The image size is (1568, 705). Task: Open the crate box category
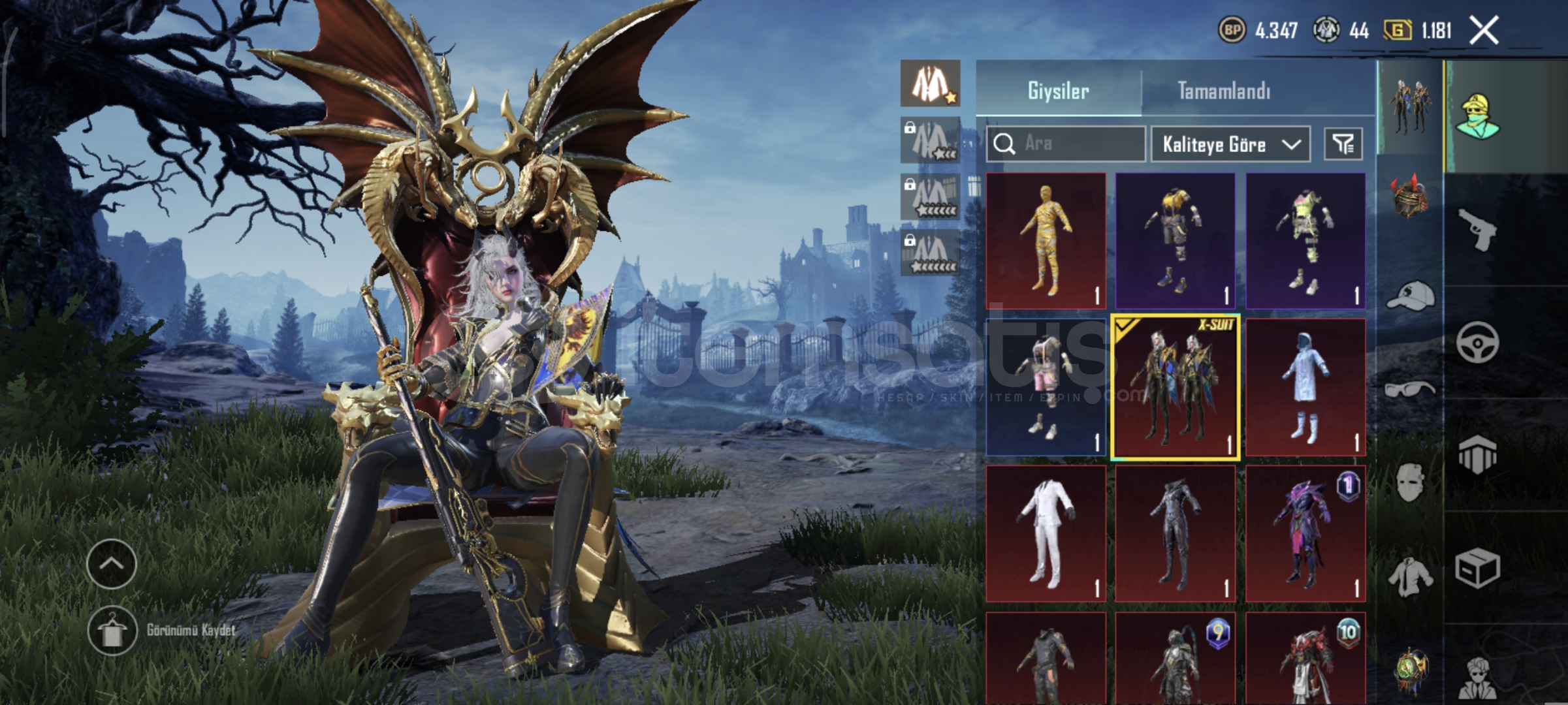coord(1477,569)
